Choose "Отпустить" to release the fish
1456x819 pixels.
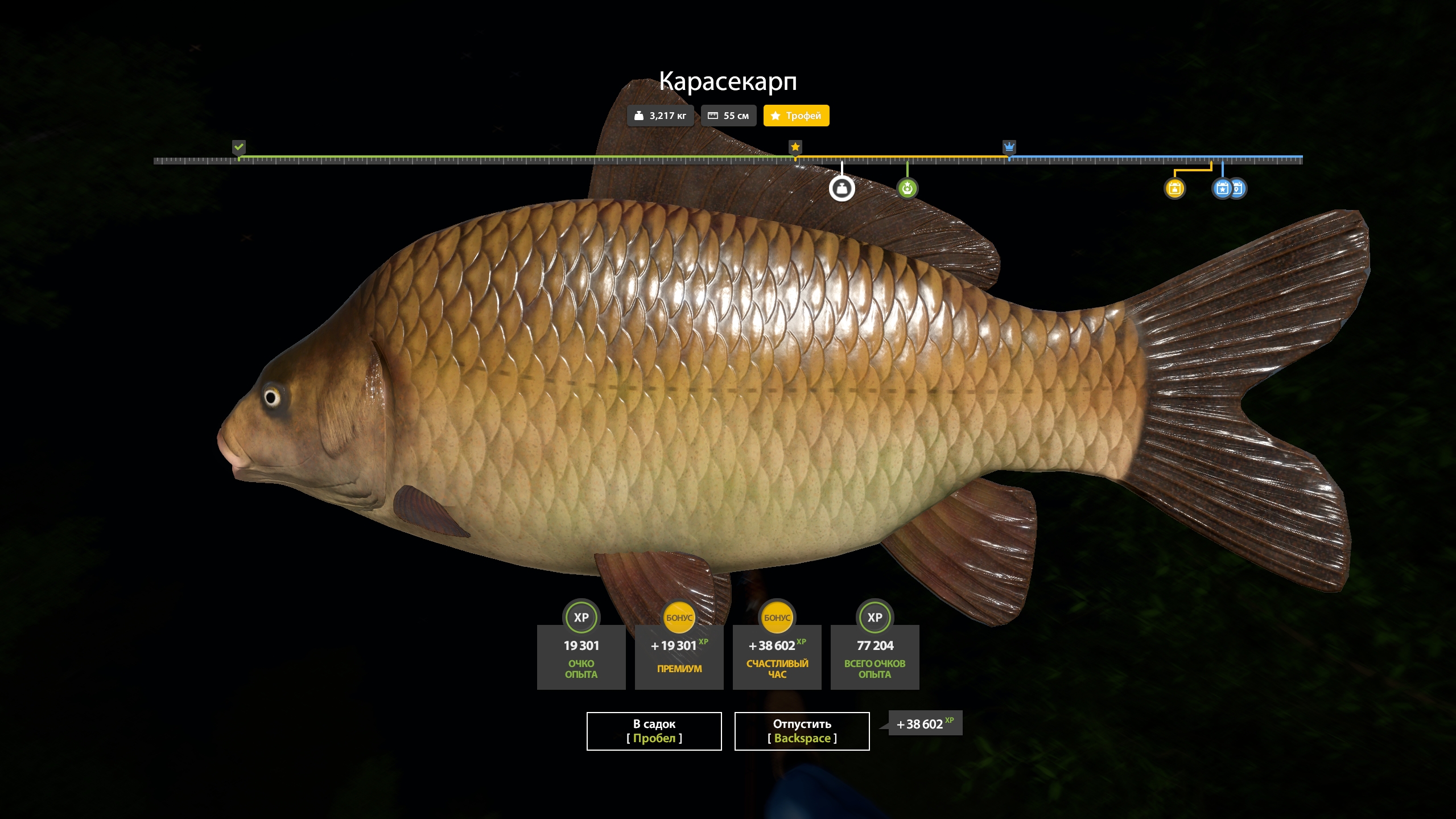click(802, 731)
